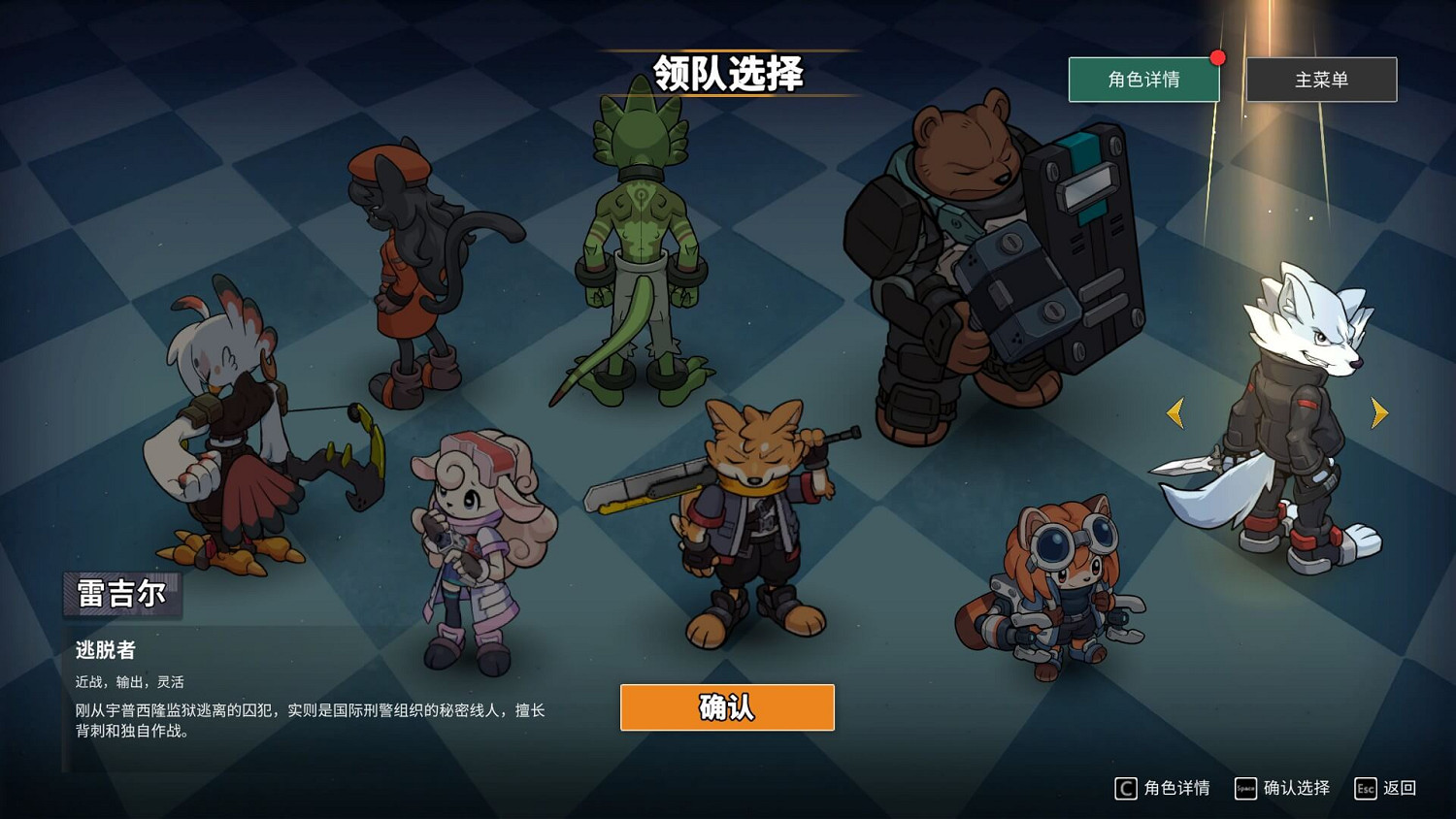The width and height of the screenshot is (1456, 819).
Task: Click the C keybind icon for character details
Action: click(1126, 788)
